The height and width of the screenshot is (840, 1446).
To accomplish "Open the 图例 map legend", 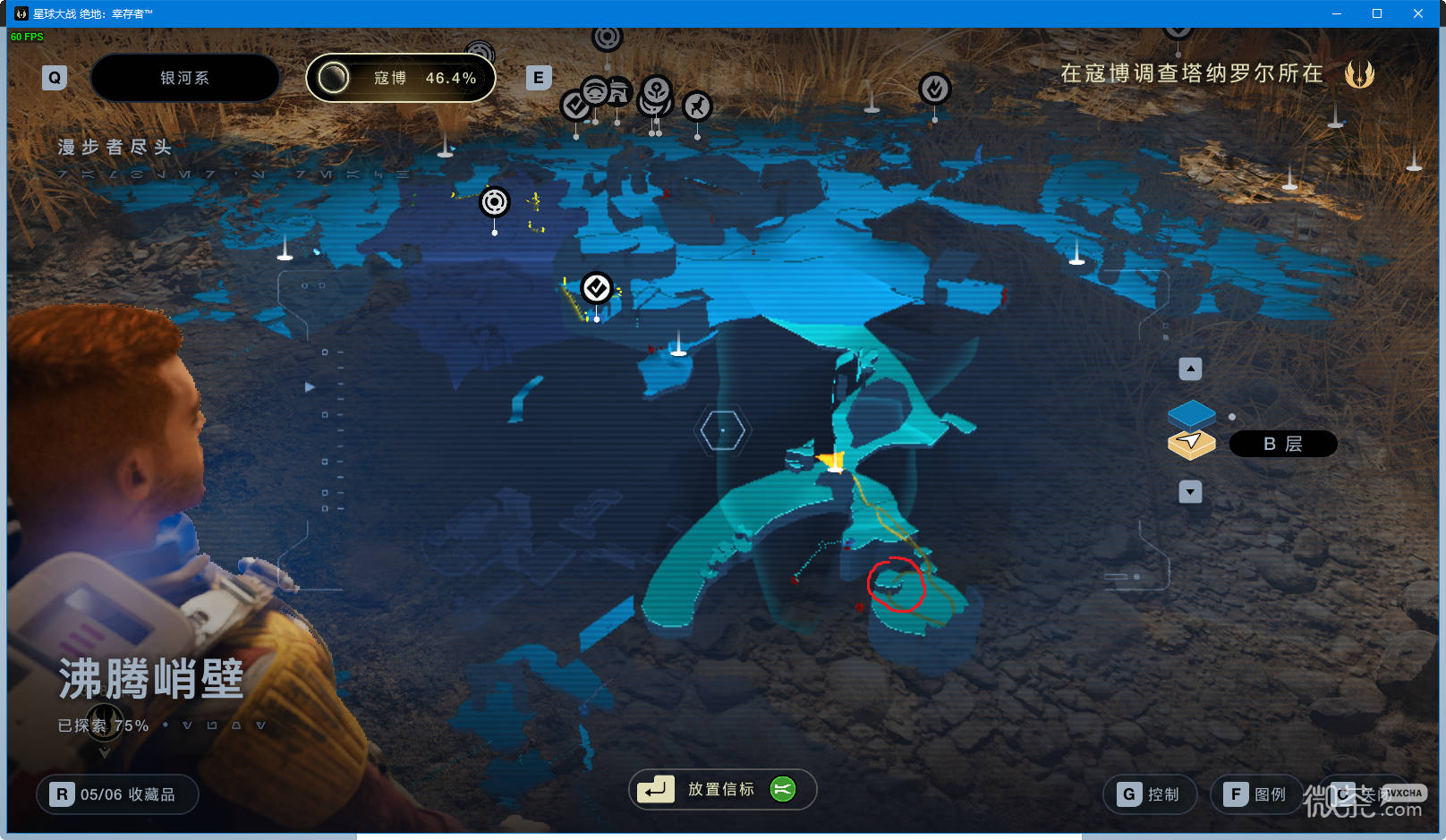I will click(x=1257, y=794).
